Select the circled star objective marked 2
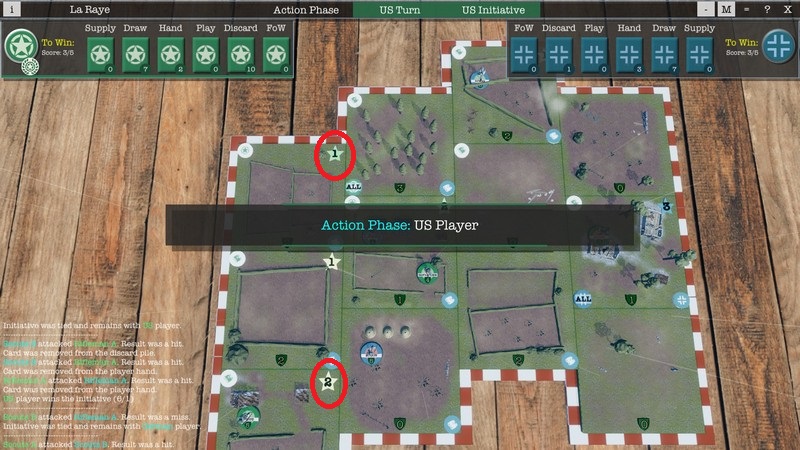The image size is (800, 450). tap(327, 381)
